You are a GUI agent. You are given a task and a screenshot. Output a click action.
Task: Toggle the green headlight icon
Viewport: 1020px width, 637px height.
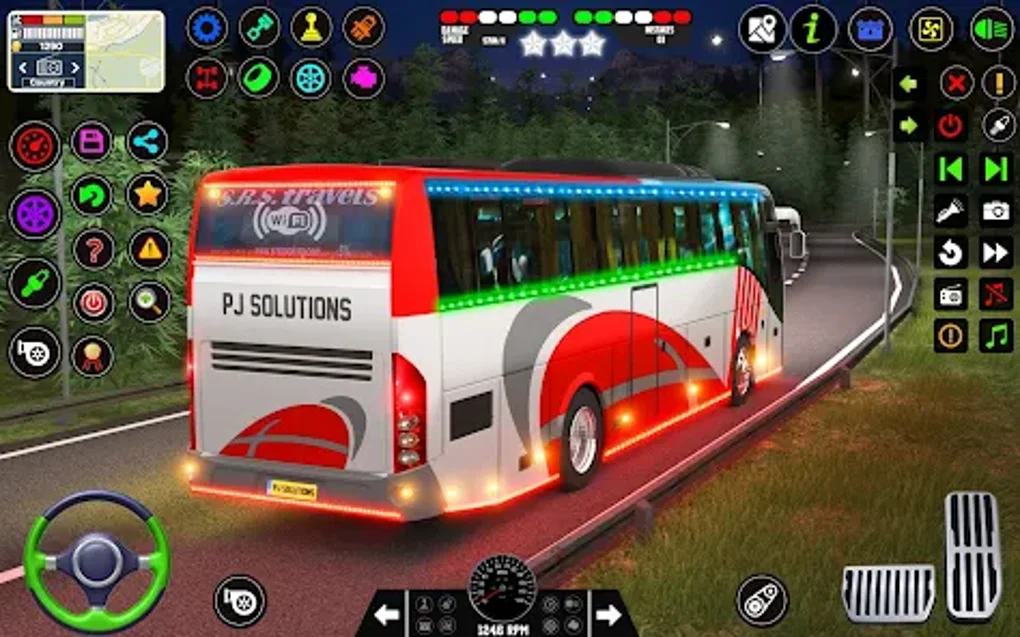[x=992, y=29]
